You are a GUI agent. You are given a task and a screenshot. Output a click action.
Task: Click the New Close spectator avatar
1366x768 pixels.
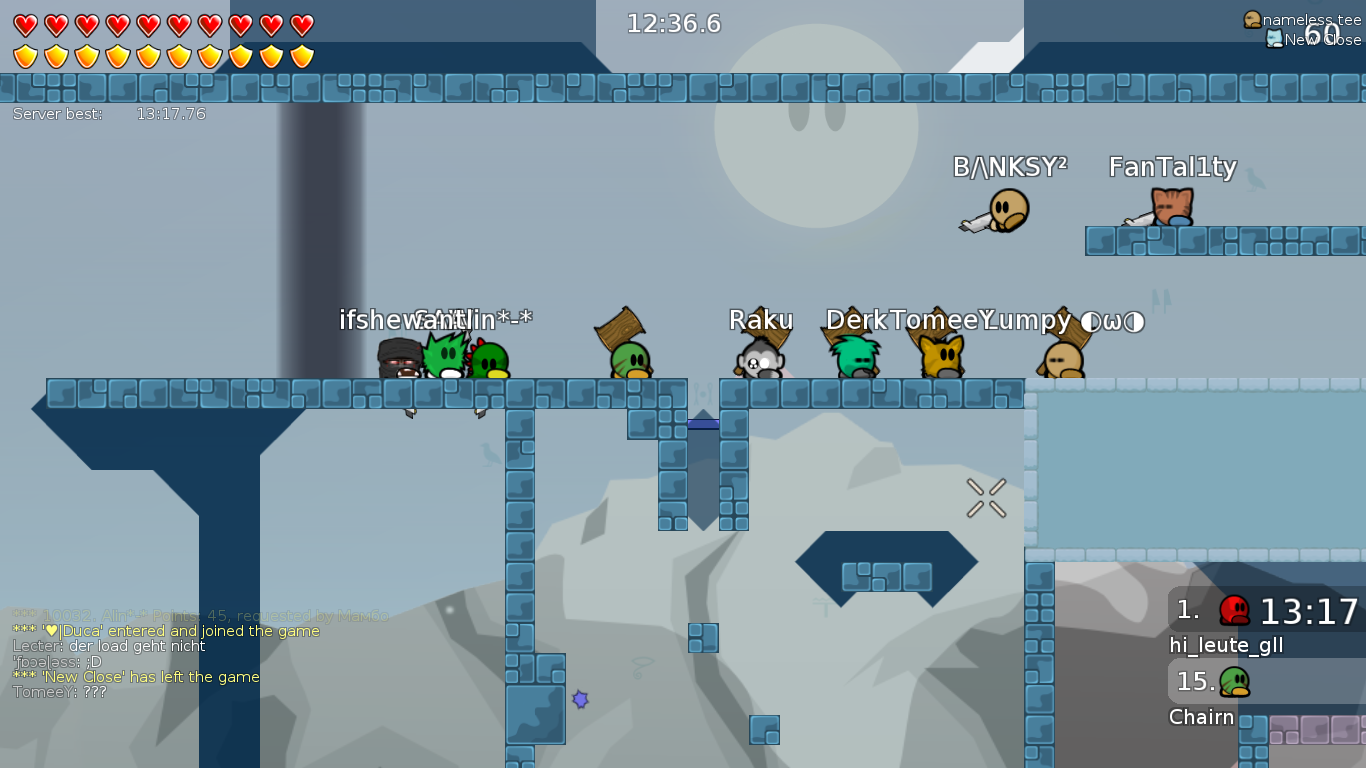click(x=1274, y=40)
